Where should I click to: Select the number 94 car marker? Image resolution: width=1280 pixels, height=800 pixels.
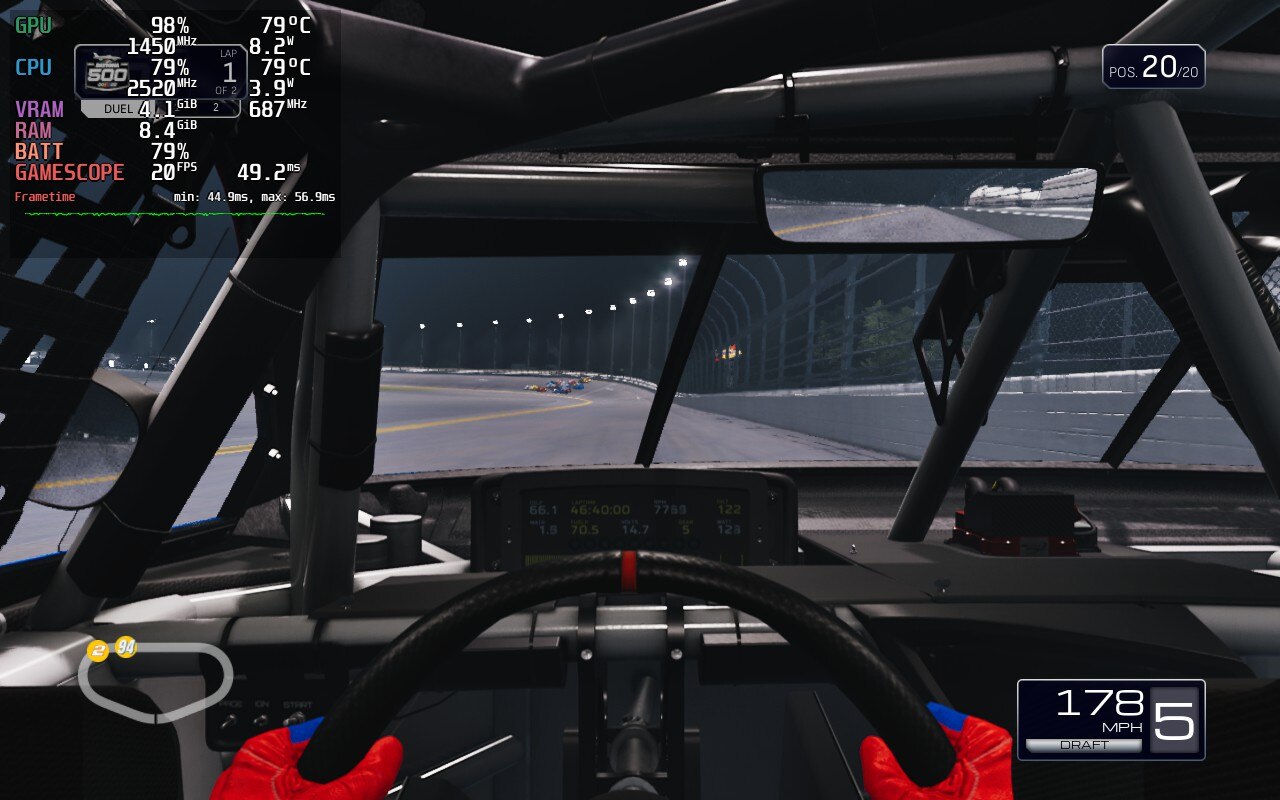pyautogui.click(x=125, y=647)
